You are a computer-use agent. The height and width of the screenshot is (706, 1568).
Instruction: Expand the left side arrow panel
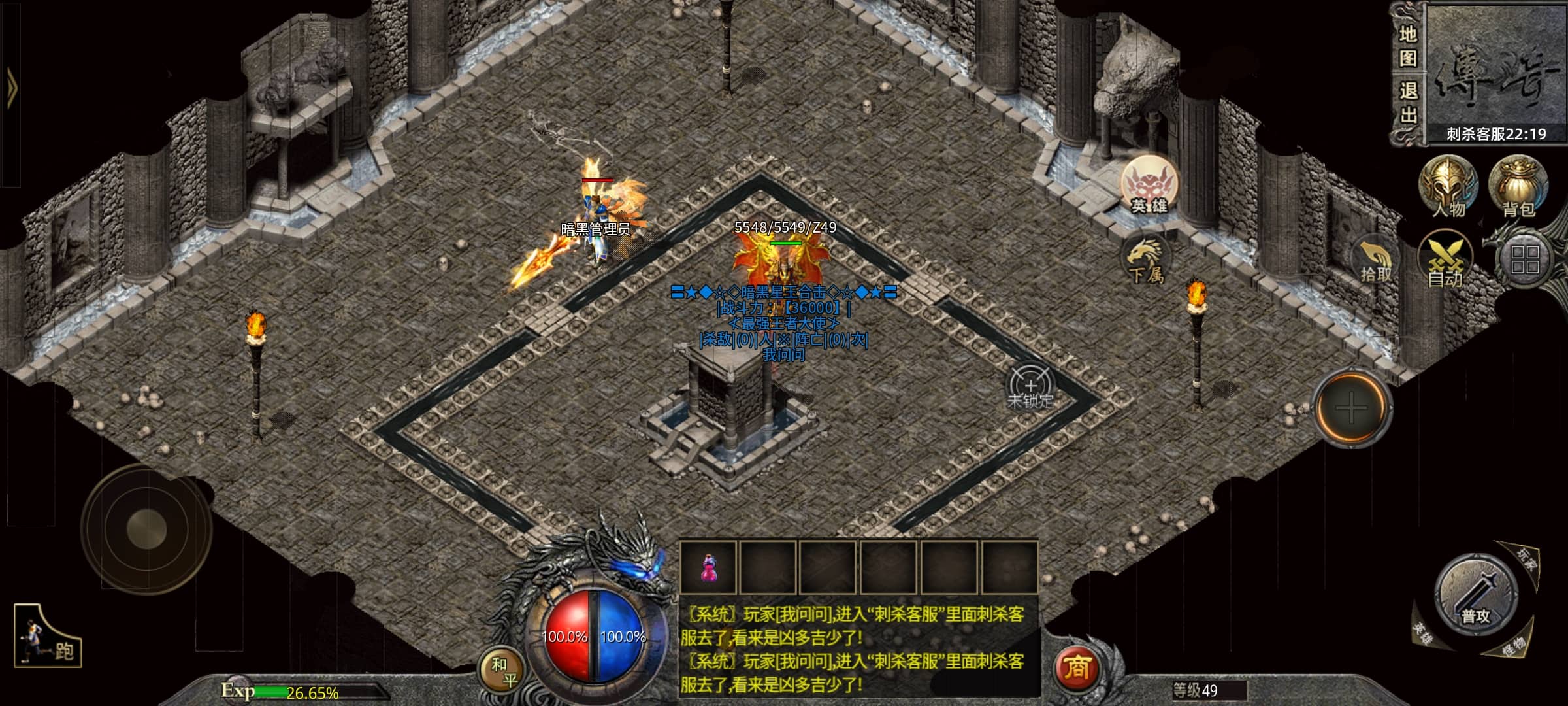(x=11, y=86)
